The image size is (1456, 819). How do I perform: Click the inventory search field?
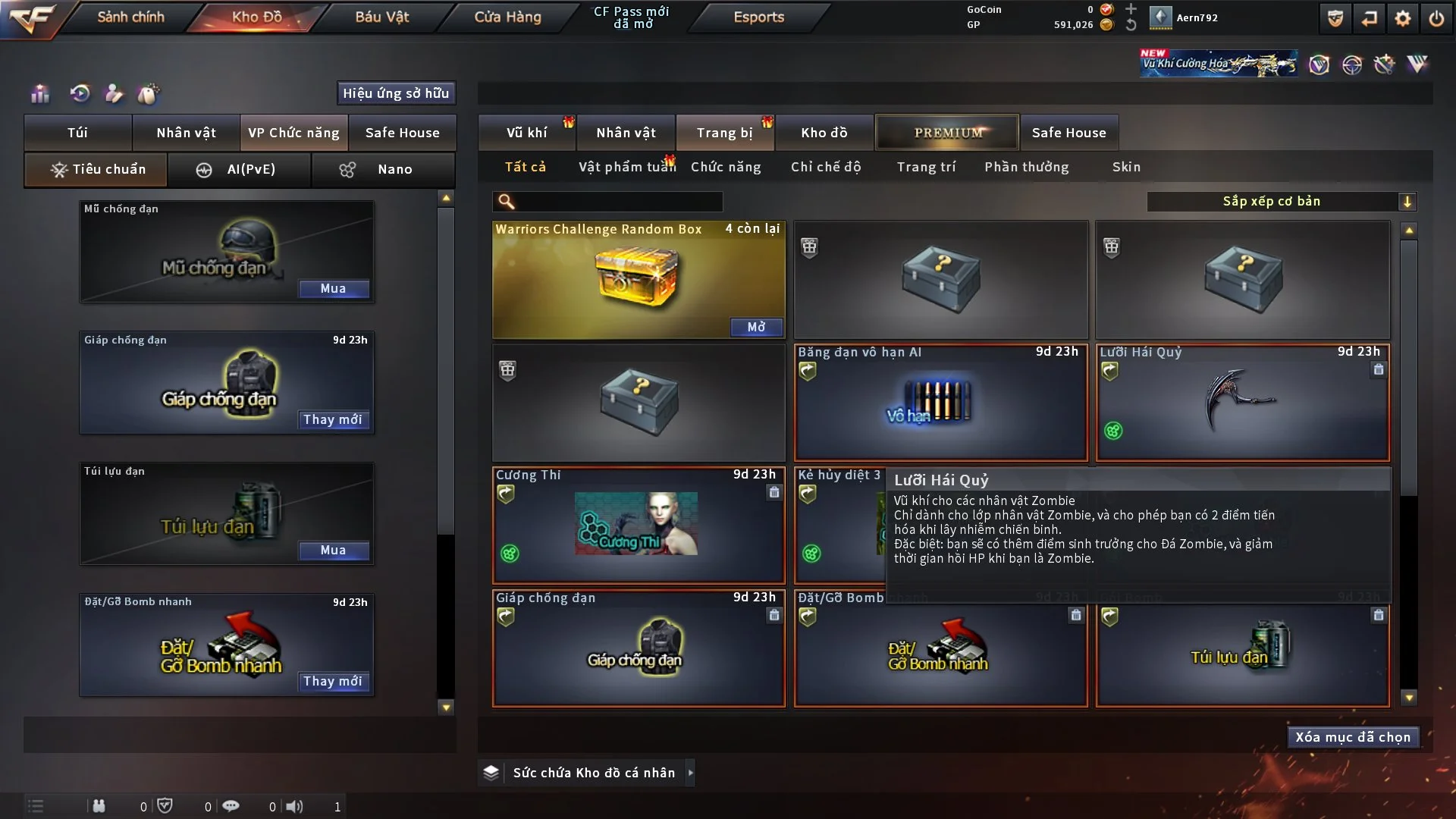618,201
